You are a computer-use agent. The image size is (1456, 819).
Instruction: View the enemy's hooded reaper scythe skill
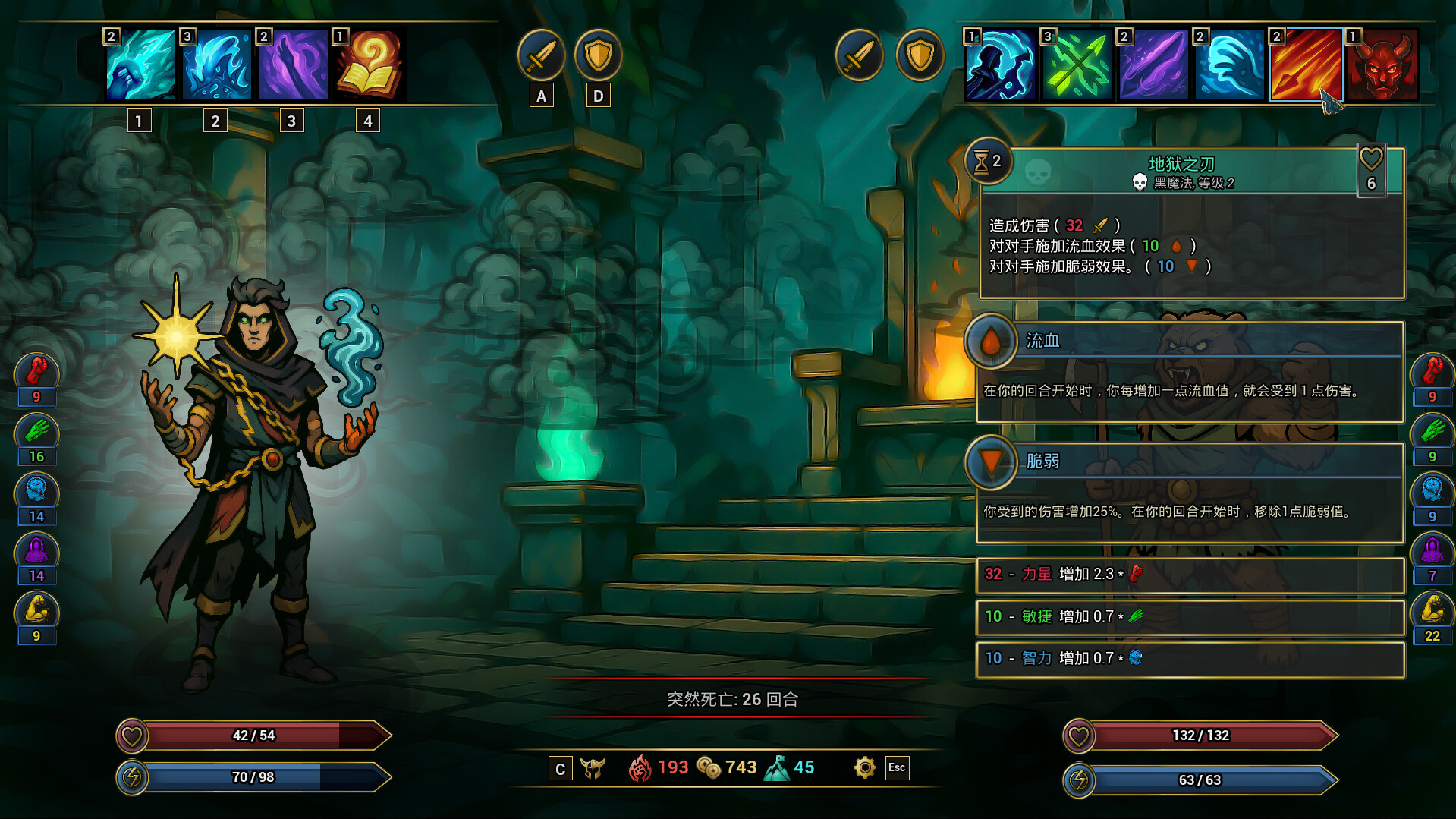1001,65
